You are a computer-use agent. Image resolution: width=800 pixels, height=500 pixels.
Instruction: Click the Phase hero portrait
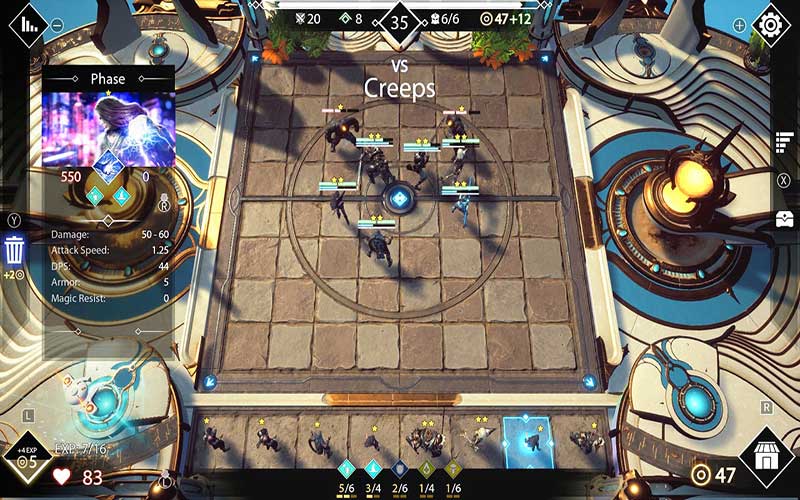coord(108,127)
